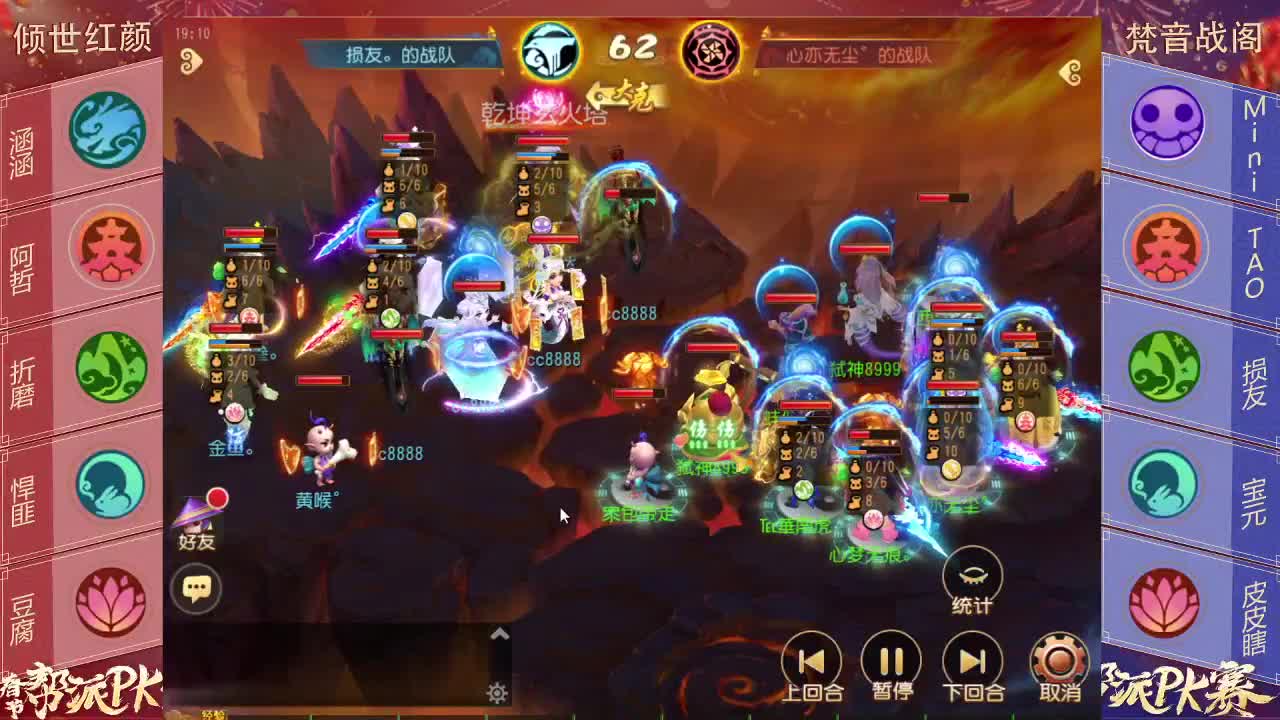Select player 皮皮瞎 from right team
Viewport: 1280px width, 720px height.
pos(1166,602)
